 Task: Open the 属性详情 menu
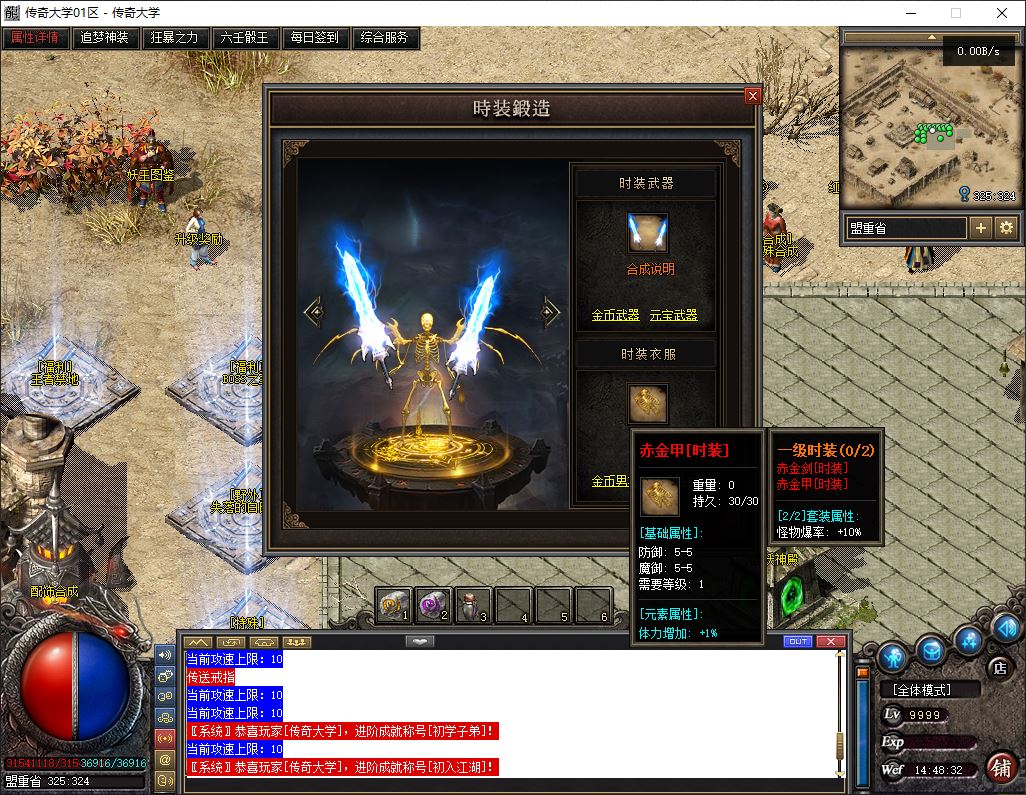point(35,38)
